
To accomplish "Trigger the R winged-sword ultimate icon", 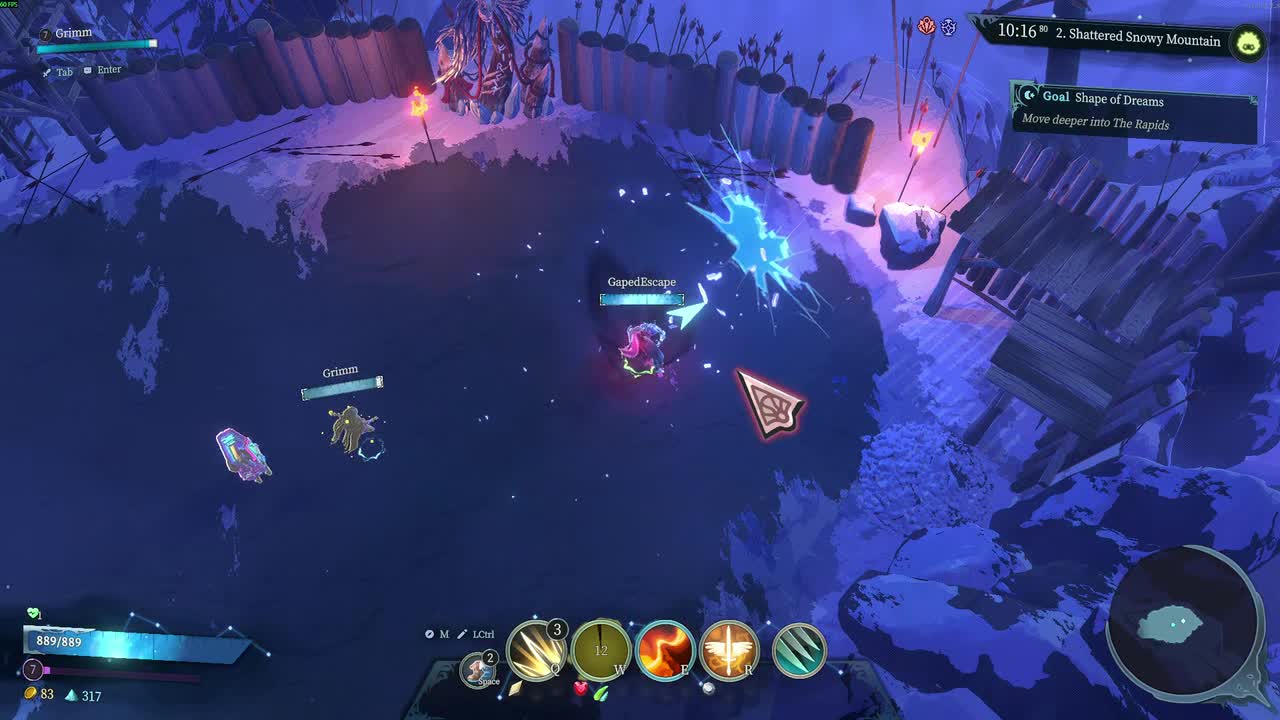I will (728, 649).
